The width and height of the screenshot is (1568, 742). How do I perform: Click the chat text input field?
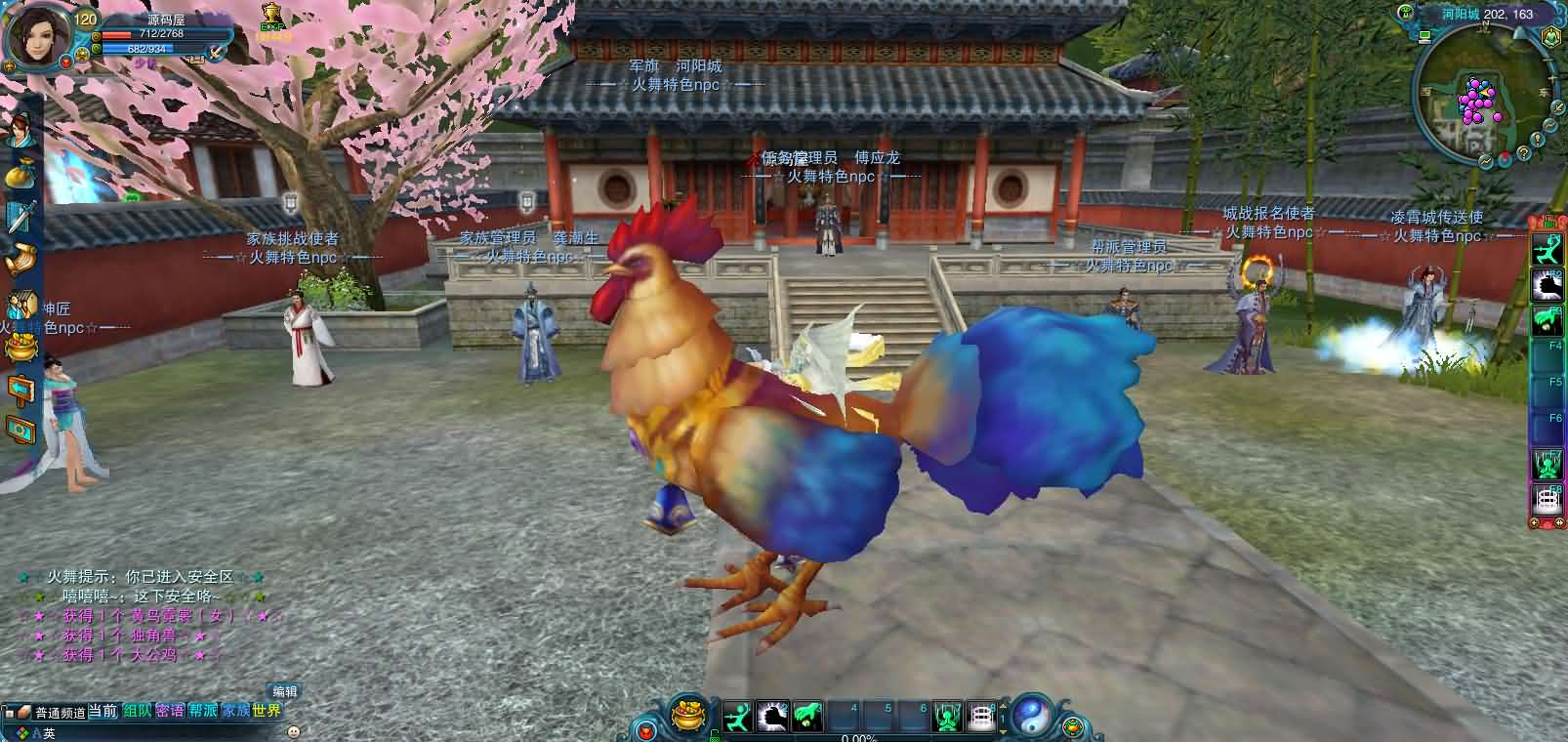click(166, 732)
